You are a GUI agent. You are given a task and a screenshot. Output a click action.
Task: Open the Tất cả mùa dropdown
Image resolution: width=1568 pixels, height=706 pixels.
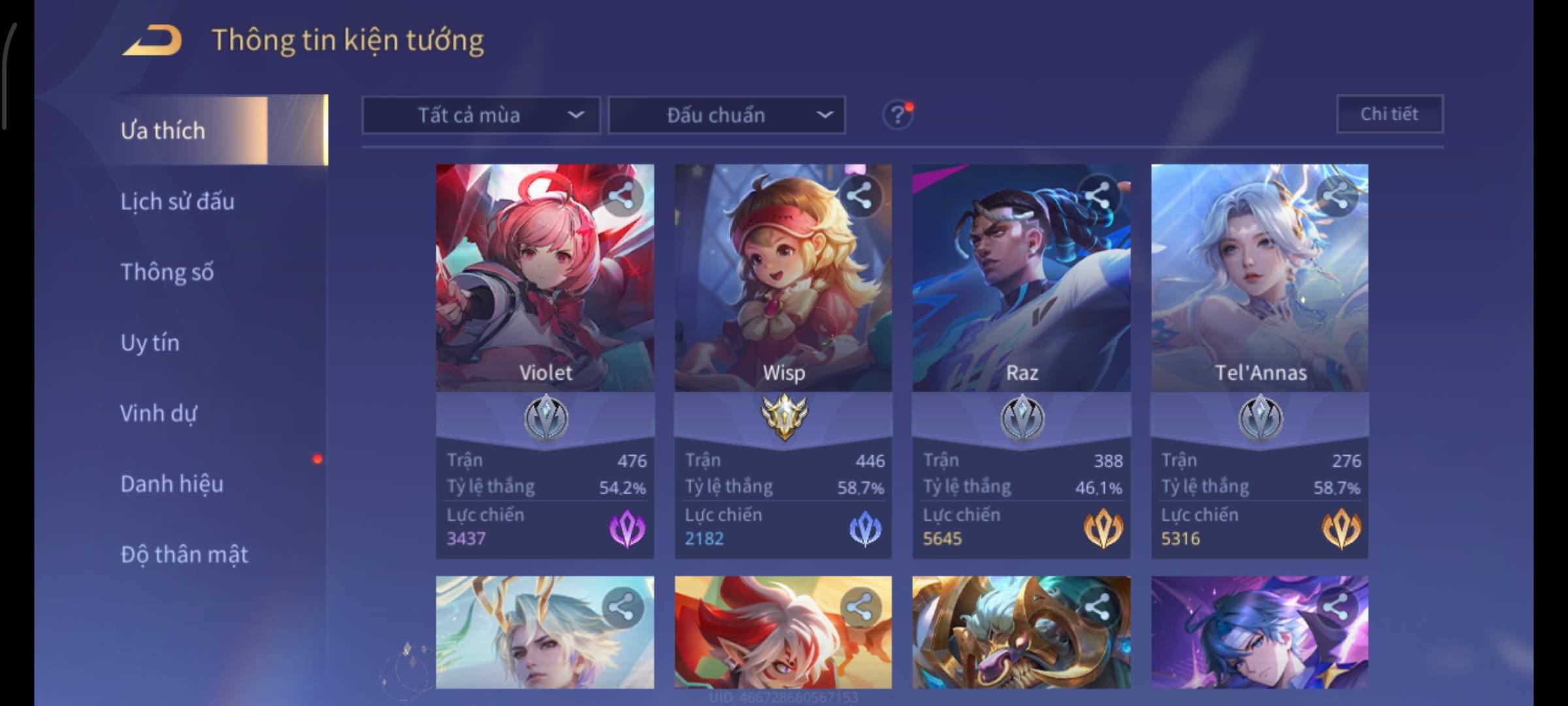click(x=481, y=116)
